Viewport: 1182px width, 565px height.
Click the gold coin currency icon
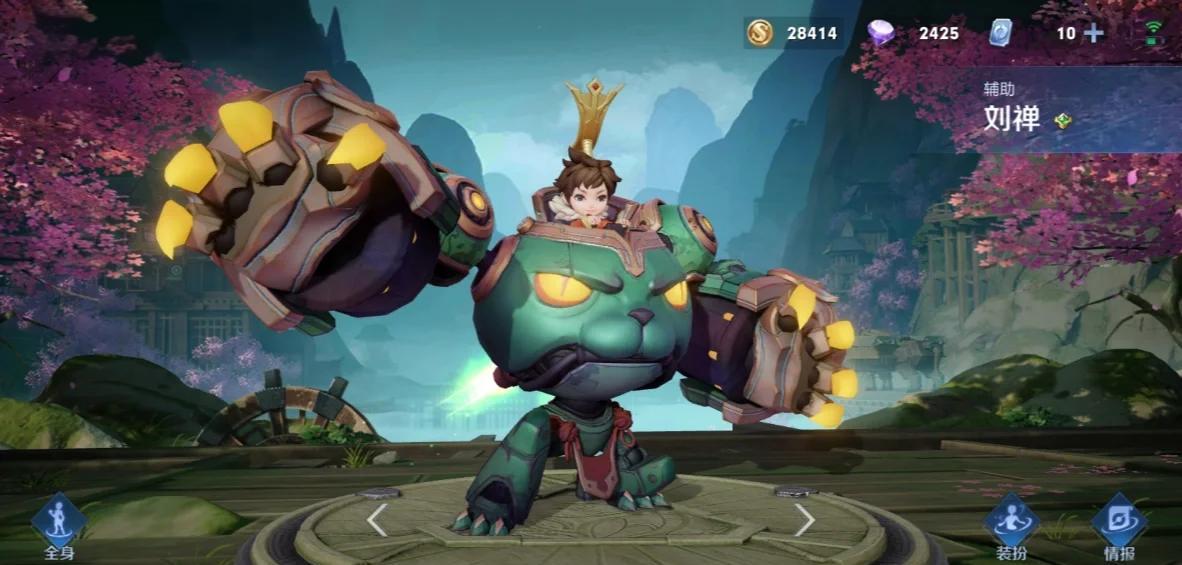(759, 33)
